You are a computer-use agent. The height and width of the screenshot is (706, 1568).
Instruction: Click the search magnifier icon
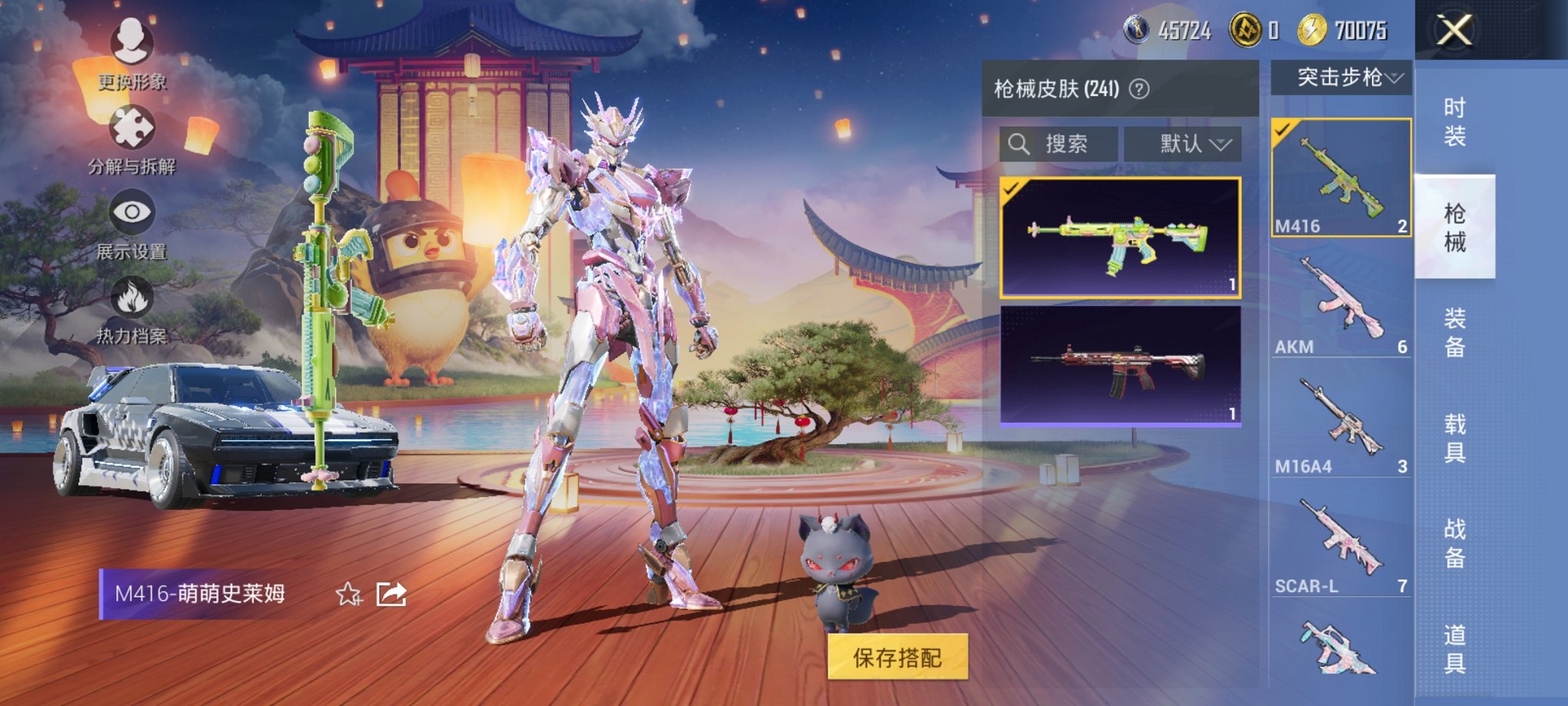1021,144
